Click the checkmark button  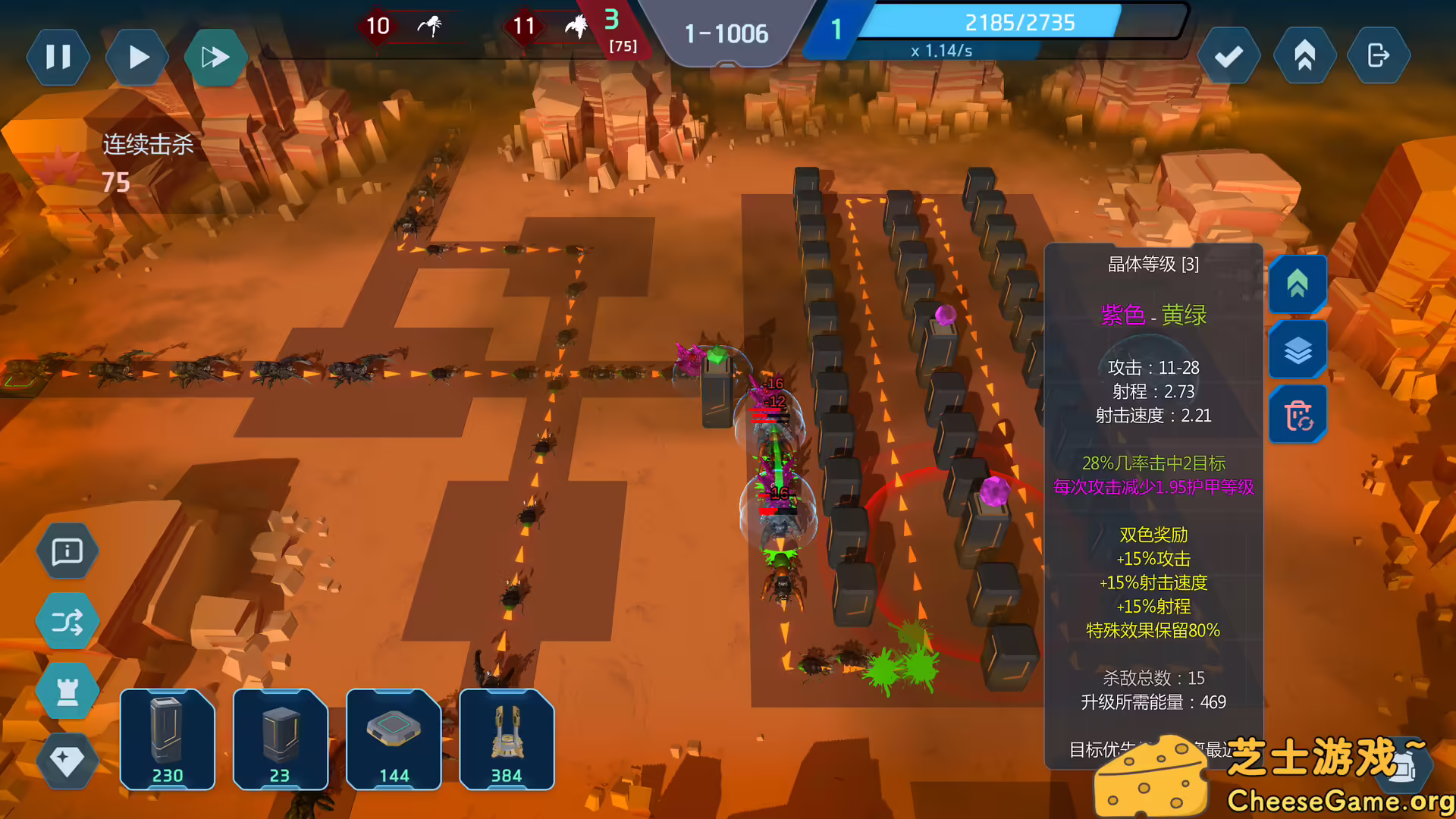[1228, 56]
